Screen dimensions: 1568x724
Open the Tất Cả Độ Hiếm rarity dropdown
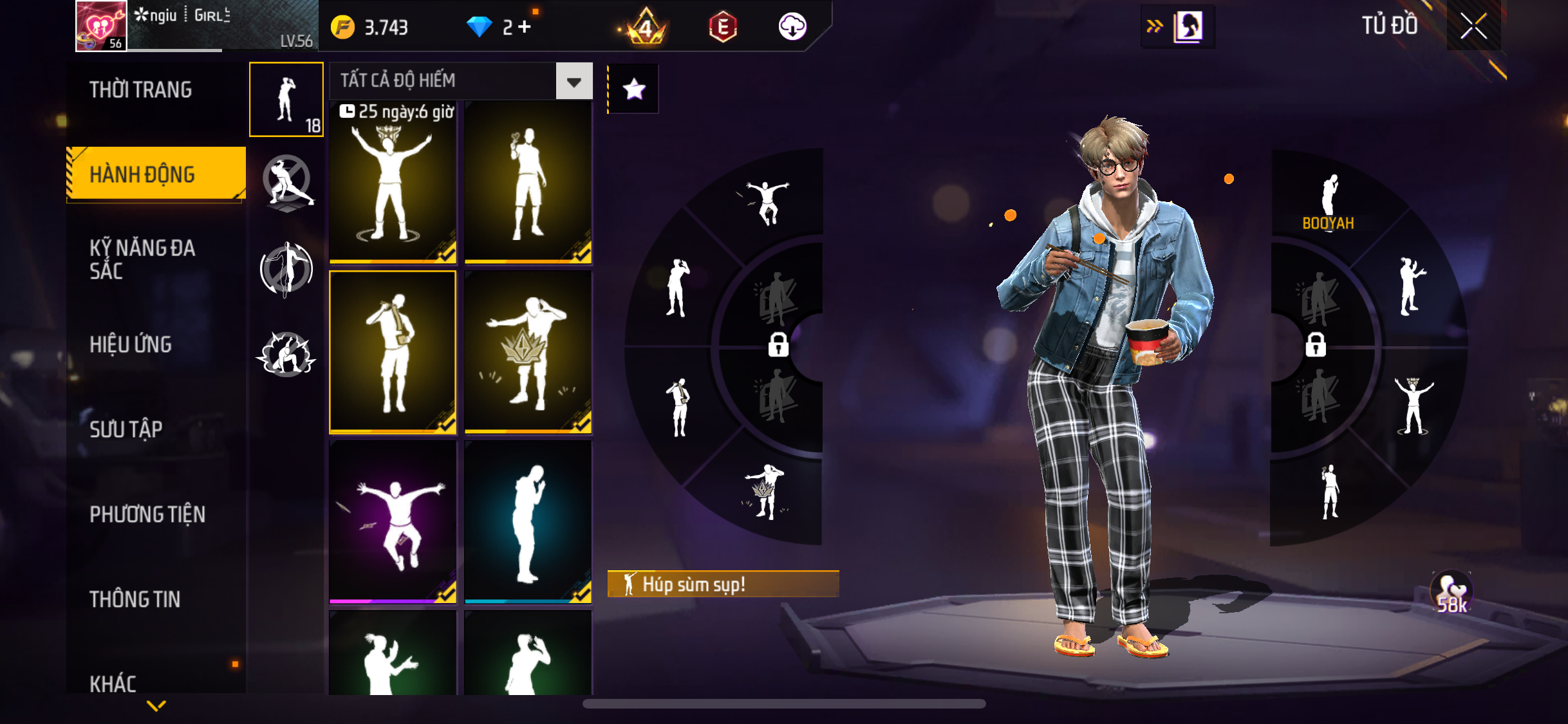(574, 81)
